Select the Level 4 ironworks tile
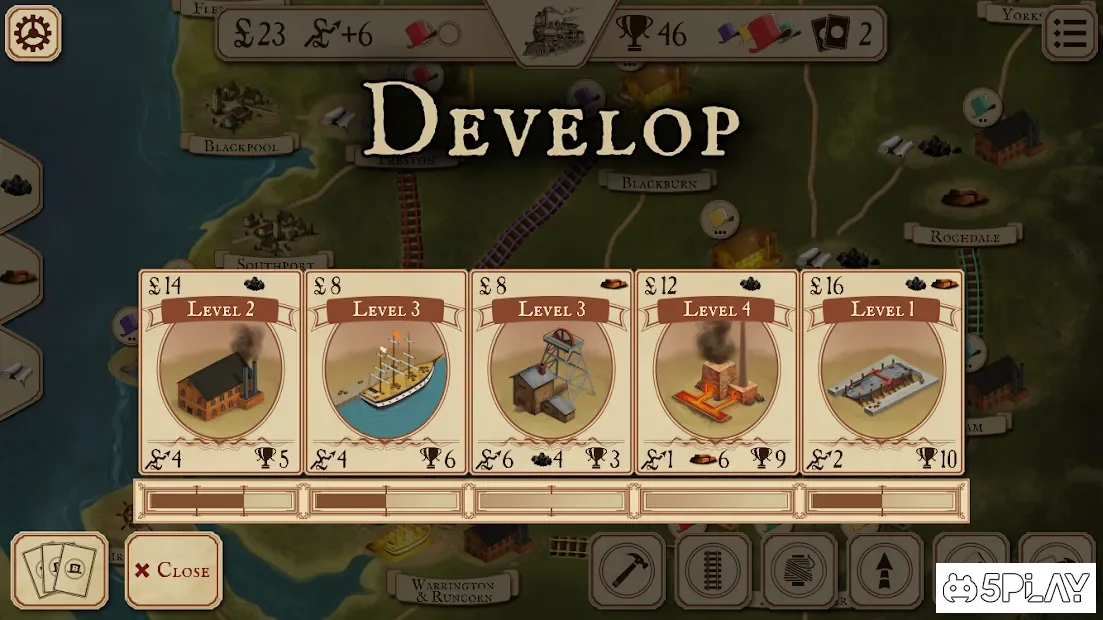The height and width of the screenshot is (620, 1103). (716, 372)
